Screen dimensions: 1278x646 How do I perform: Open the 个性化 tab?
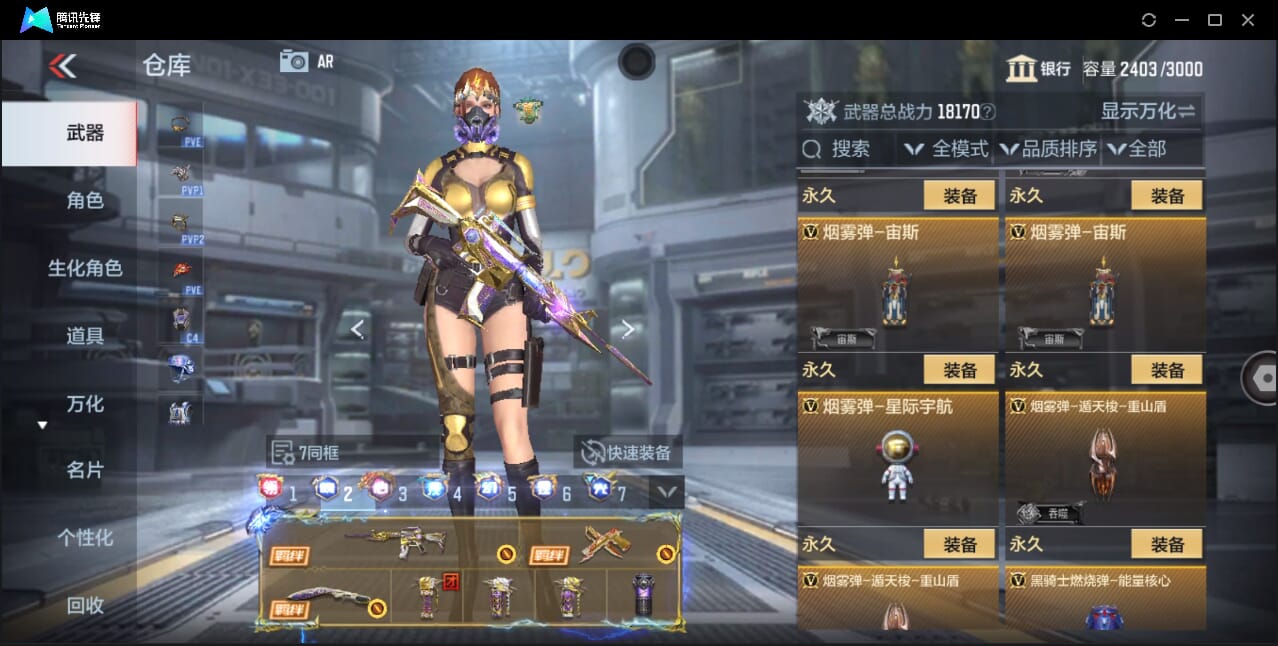[85, 537]
